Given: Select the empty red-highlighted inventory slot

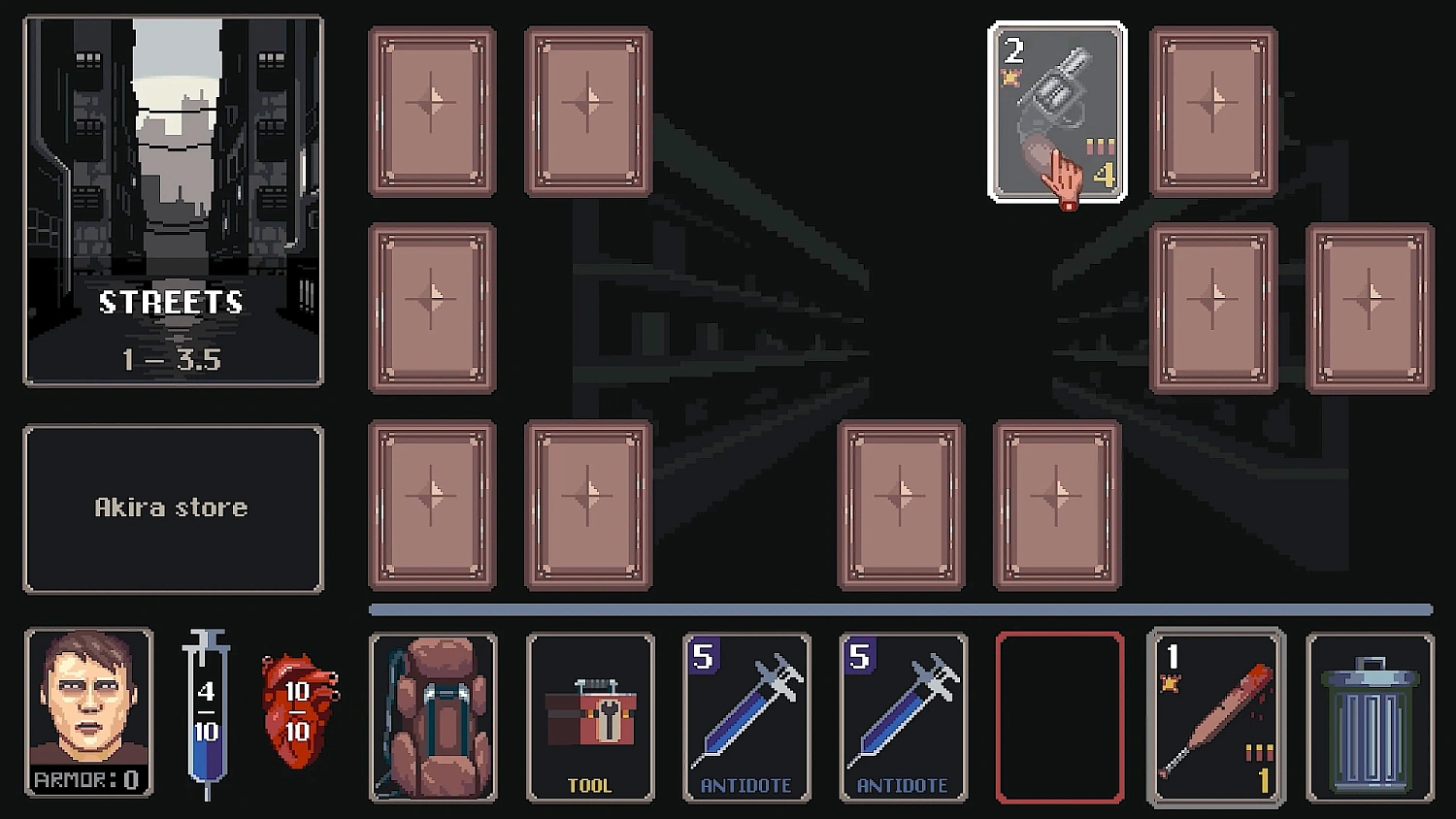Looking at the screenshot, I should [x=1060, y=718].
